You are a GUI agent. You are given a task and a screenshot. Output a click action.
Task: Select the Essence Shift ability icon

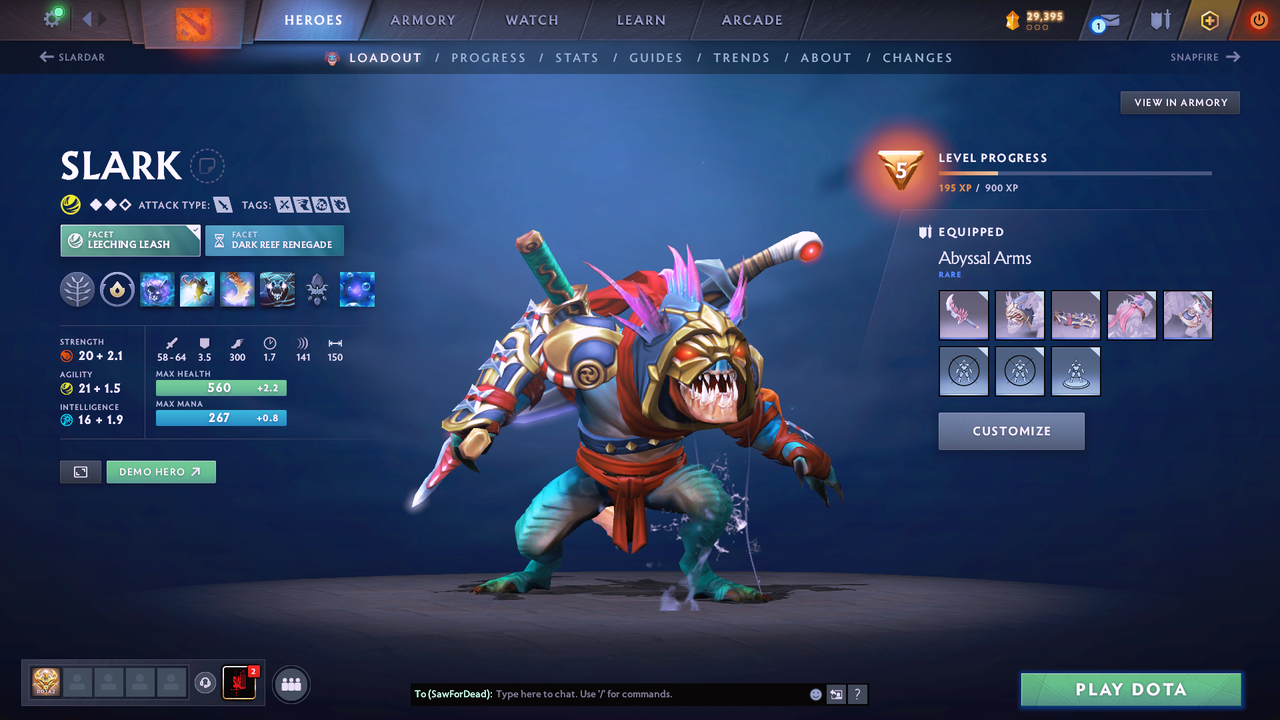pos(237,289)
